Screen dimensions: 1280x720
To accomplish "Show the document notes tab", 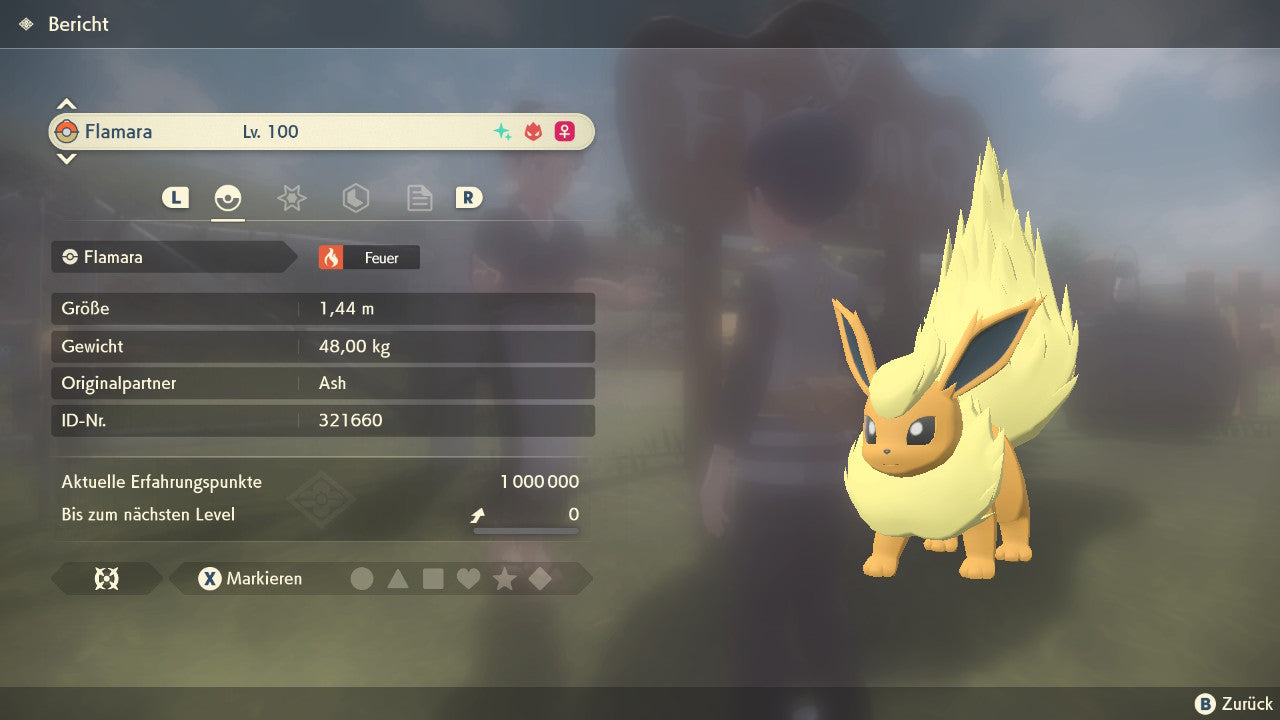I will 419,198.
